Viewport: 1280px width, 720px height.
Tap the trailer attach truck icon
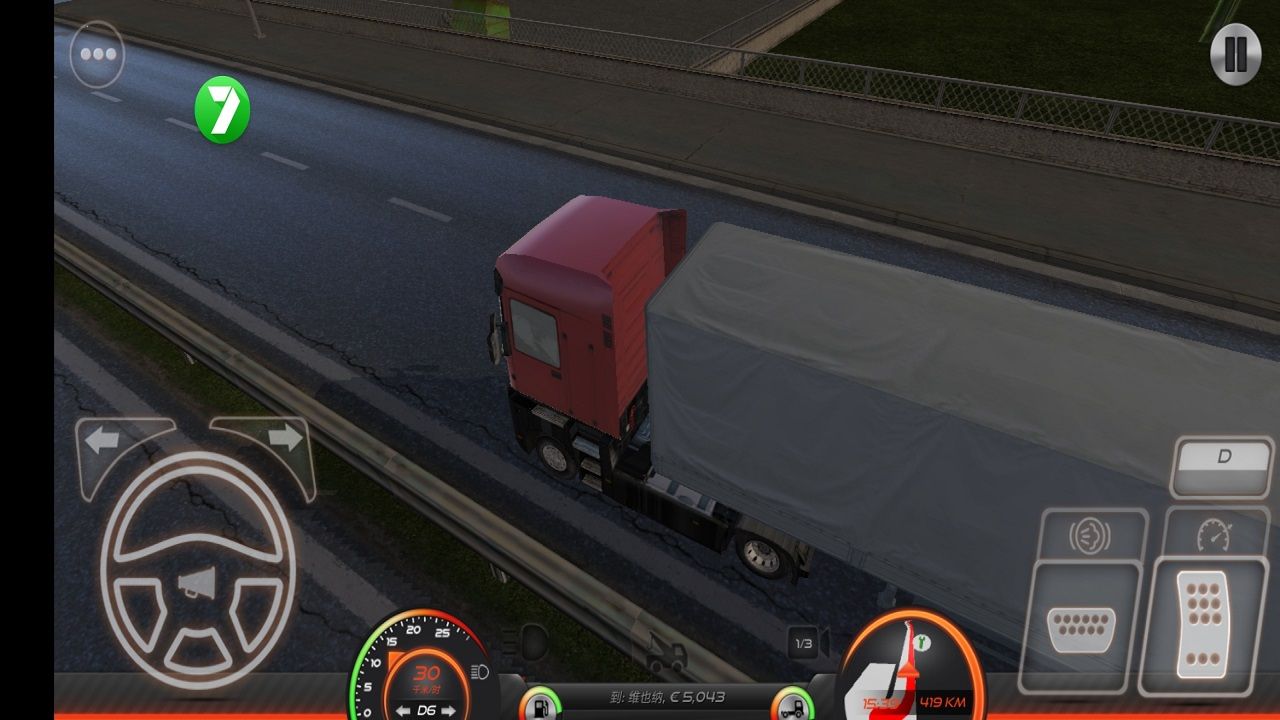click(665, 654)
